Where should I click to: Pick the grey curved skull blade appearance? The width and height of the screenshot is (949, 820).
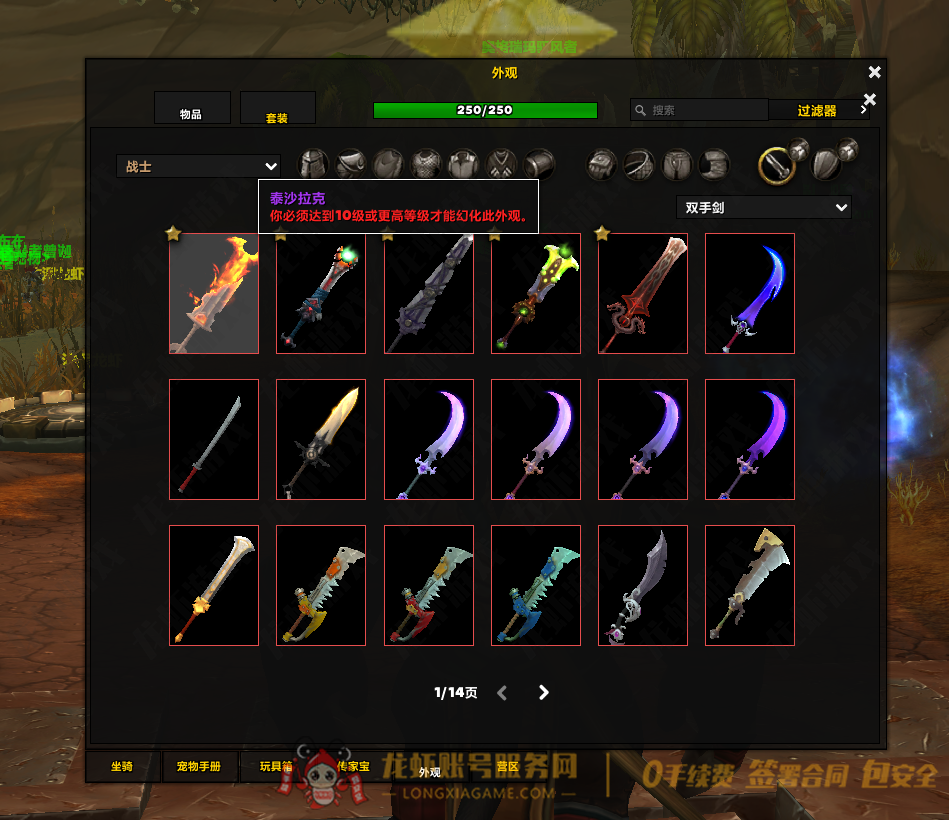coord(643,586)
